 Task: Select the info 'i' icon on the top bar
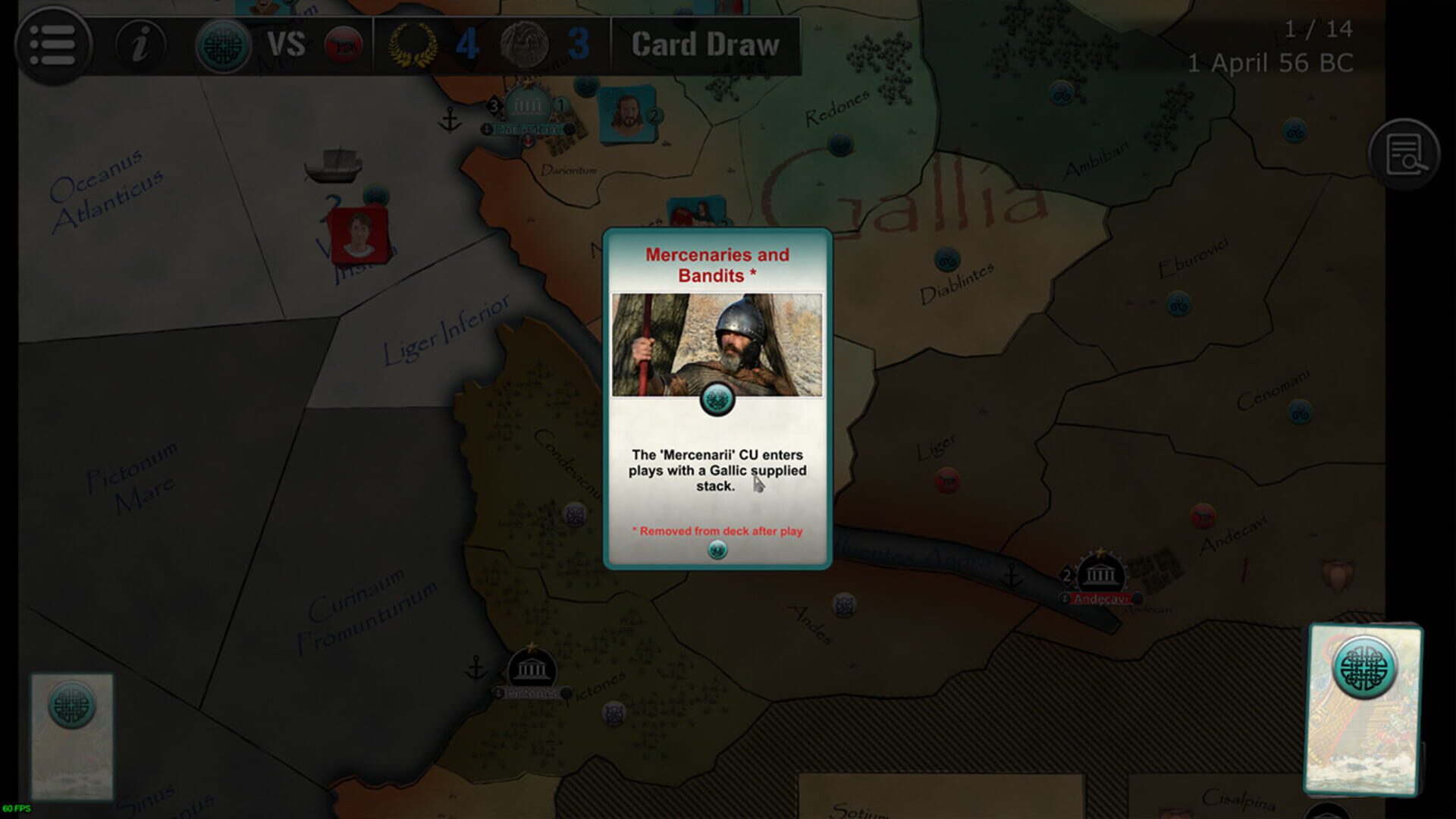(x=140, y=44)
